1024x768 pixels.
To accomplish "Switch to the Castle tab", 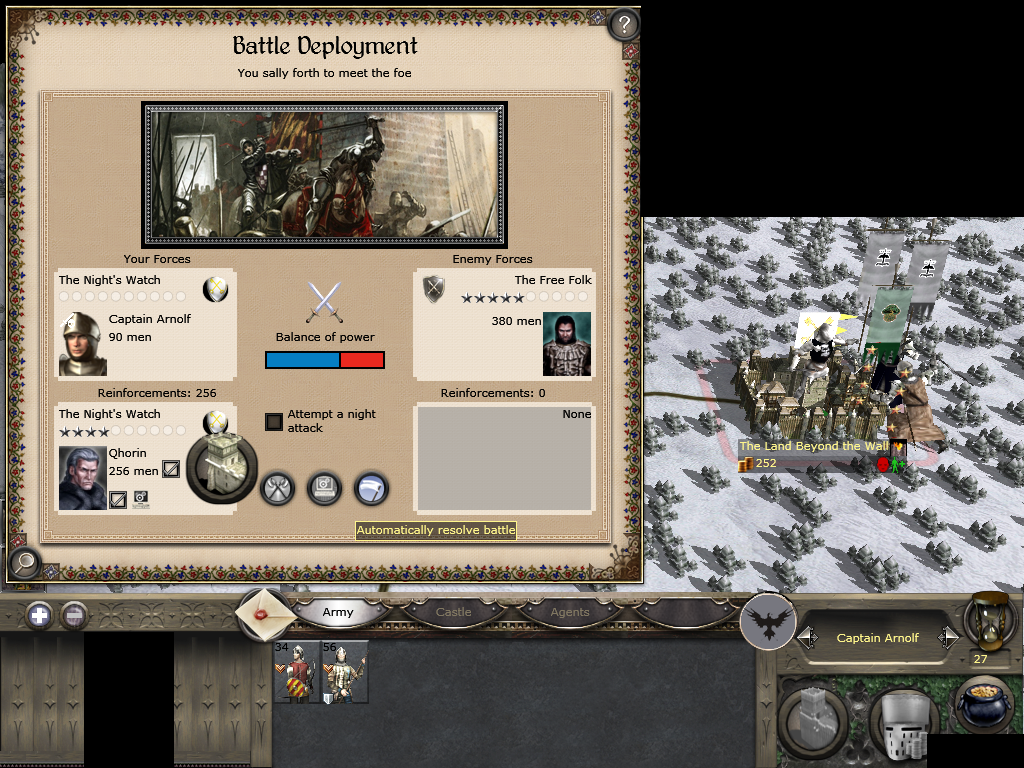I will click(x=453, y=612).
